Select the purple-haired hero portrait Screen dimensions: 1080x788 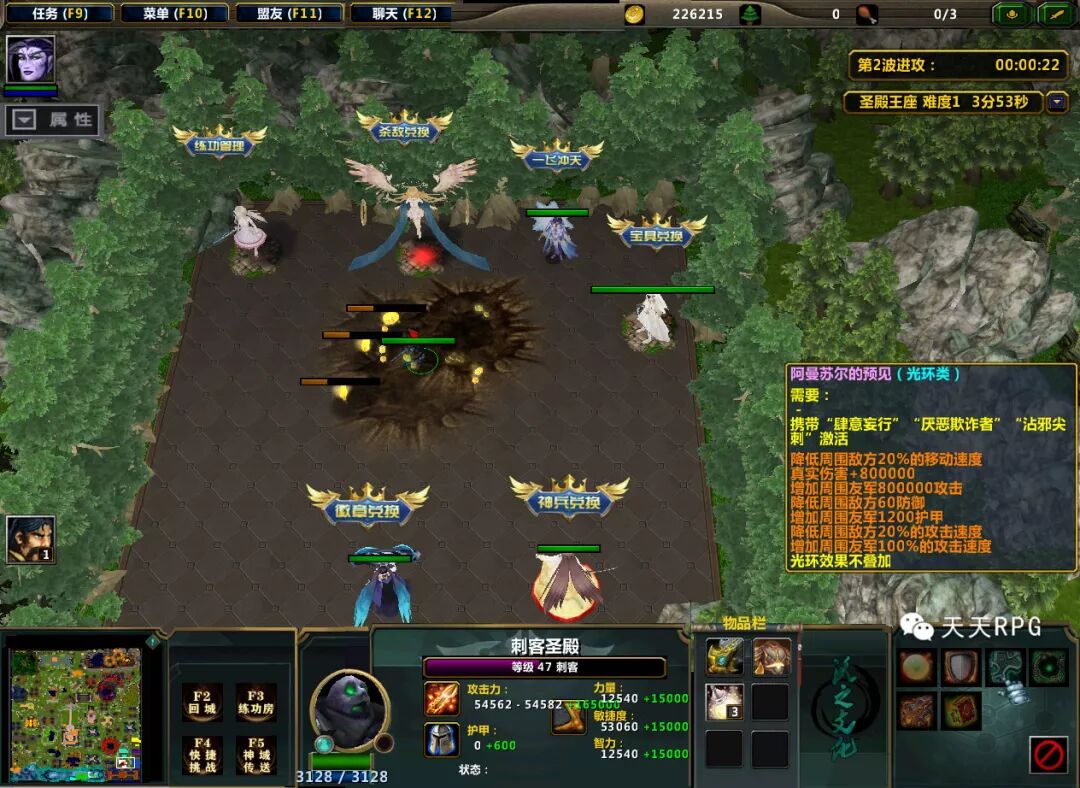coord(30,59)
